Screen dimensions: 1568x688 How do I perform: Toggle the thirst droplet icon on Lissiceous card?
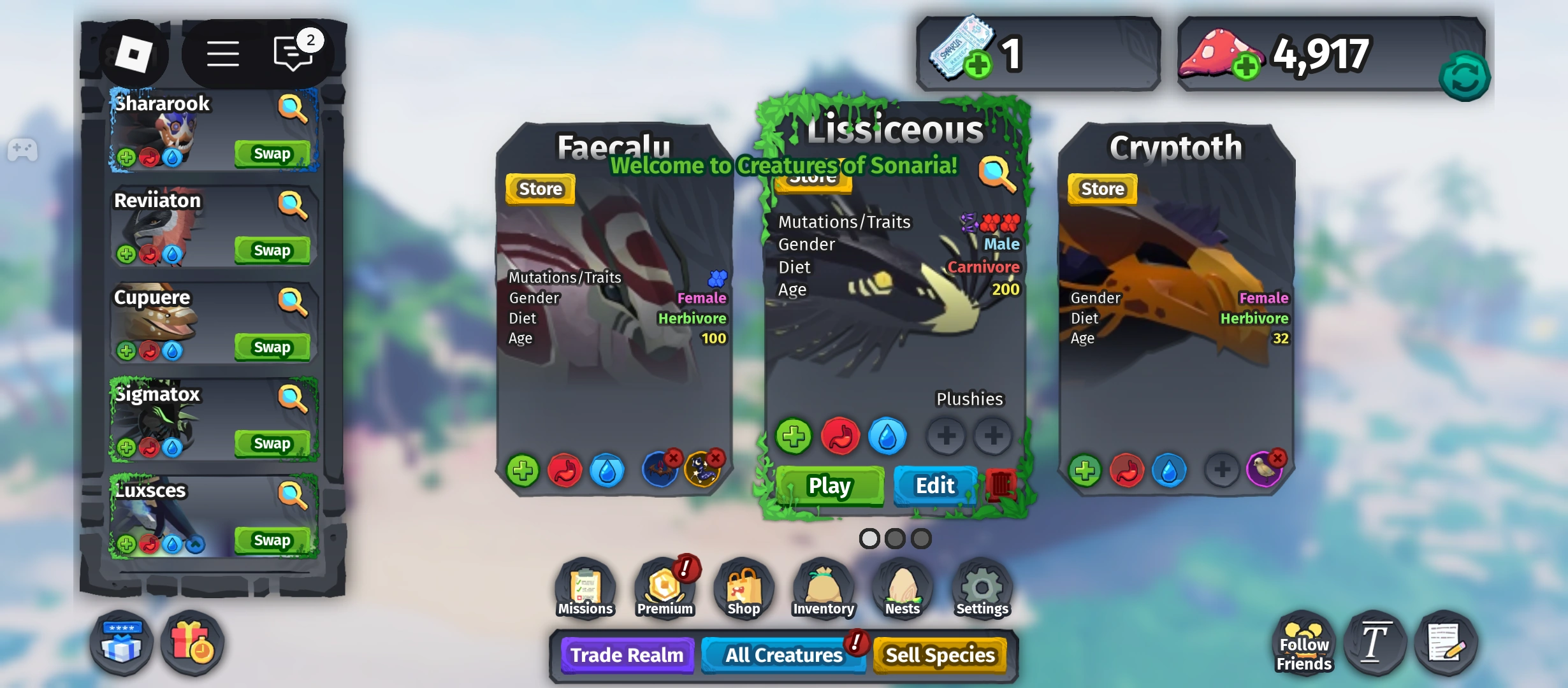tap(890, 436)
